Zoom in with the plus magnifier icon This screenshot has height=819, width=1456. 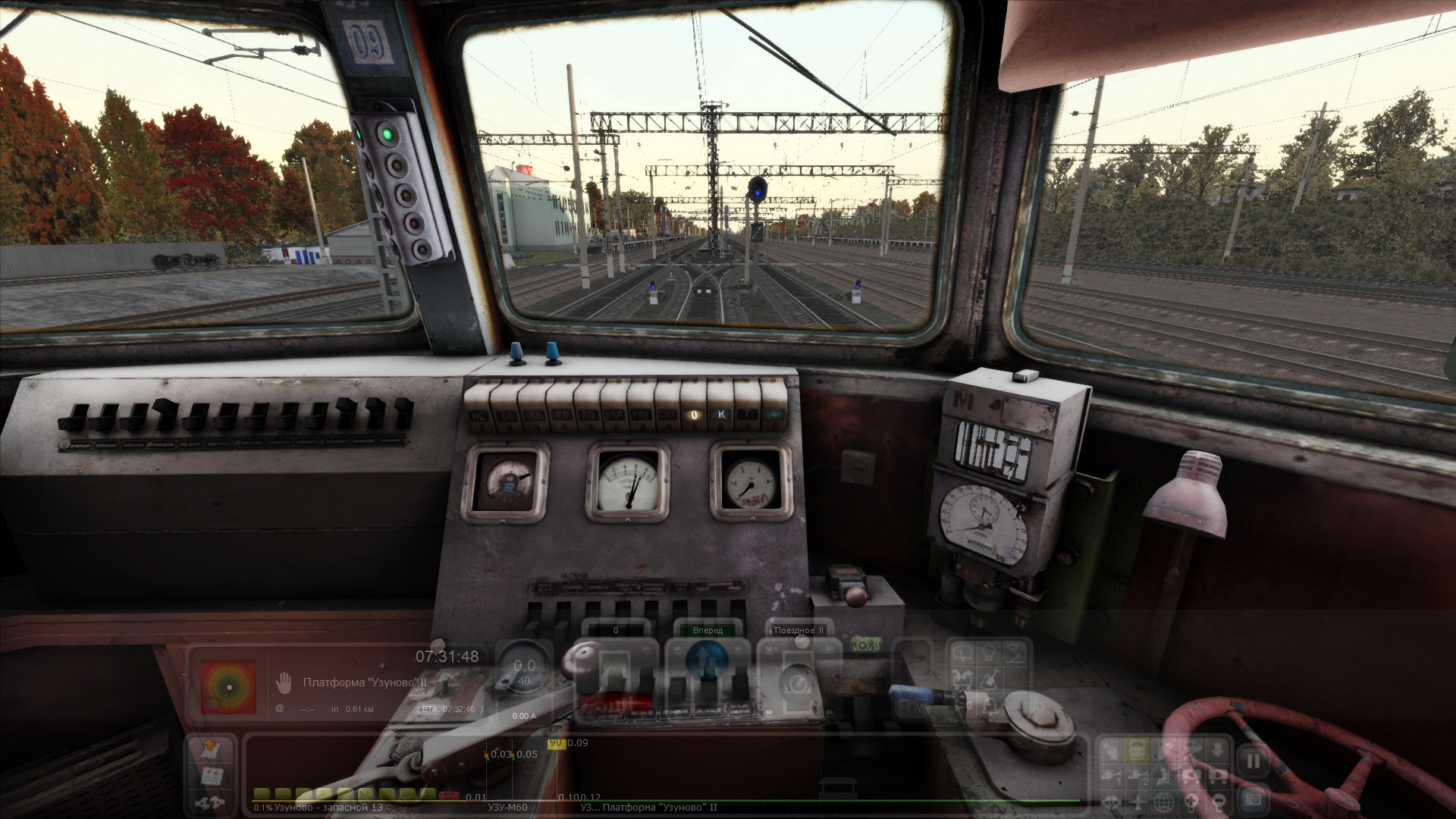1191,802
